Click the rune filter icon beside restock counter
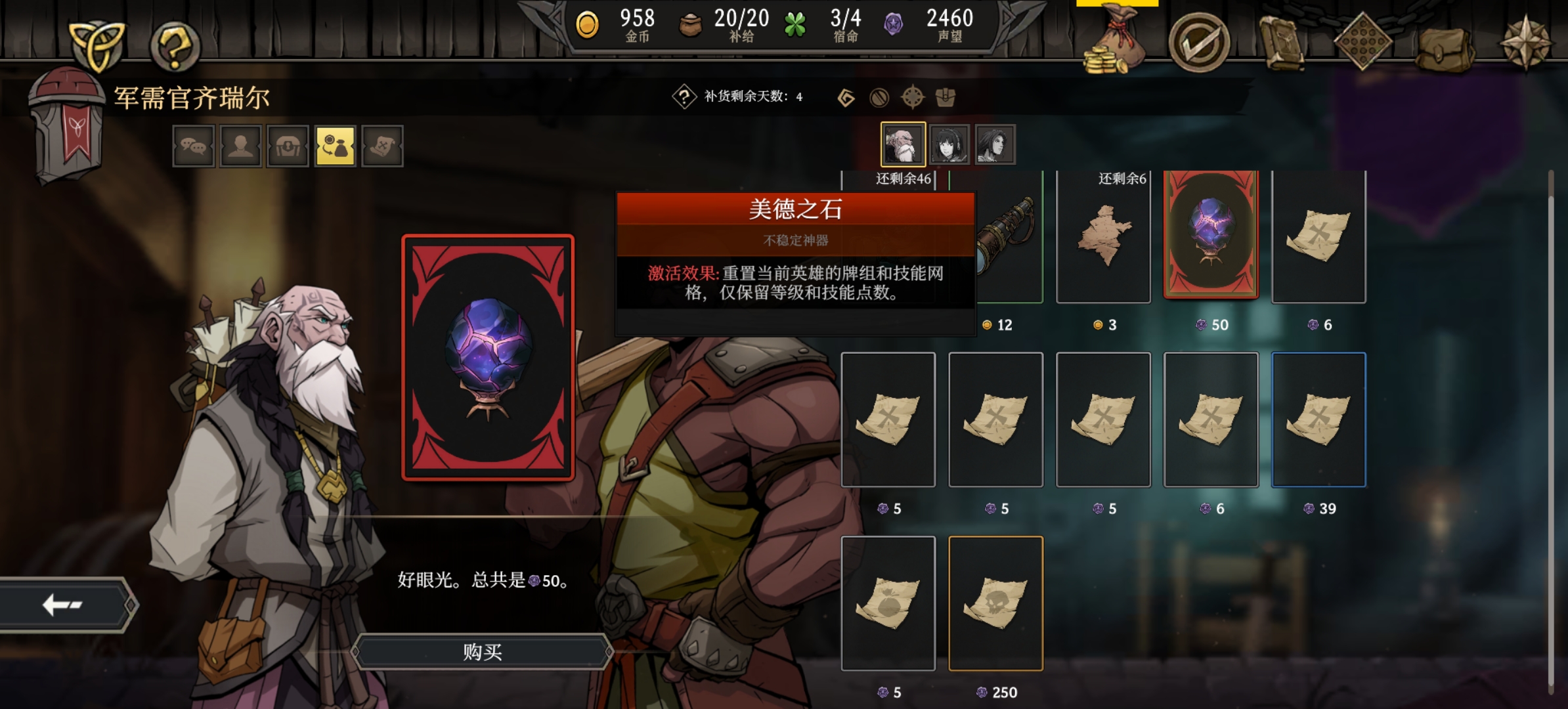This screenshot has height=709, width=1568. pyautogui.click(x=847, y=97)
